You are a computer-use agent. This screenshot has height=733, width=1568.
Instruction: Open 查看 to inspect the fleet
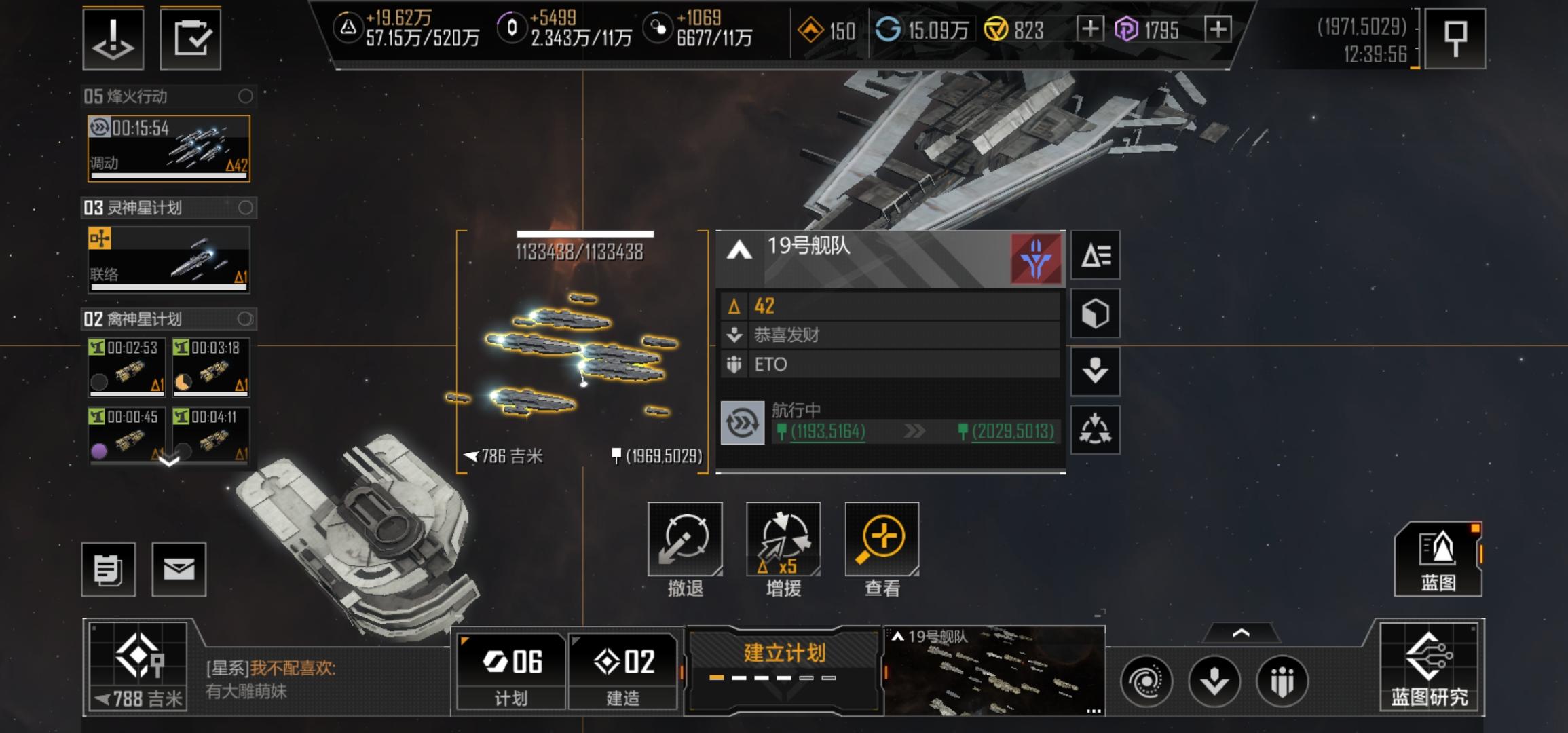882,540
